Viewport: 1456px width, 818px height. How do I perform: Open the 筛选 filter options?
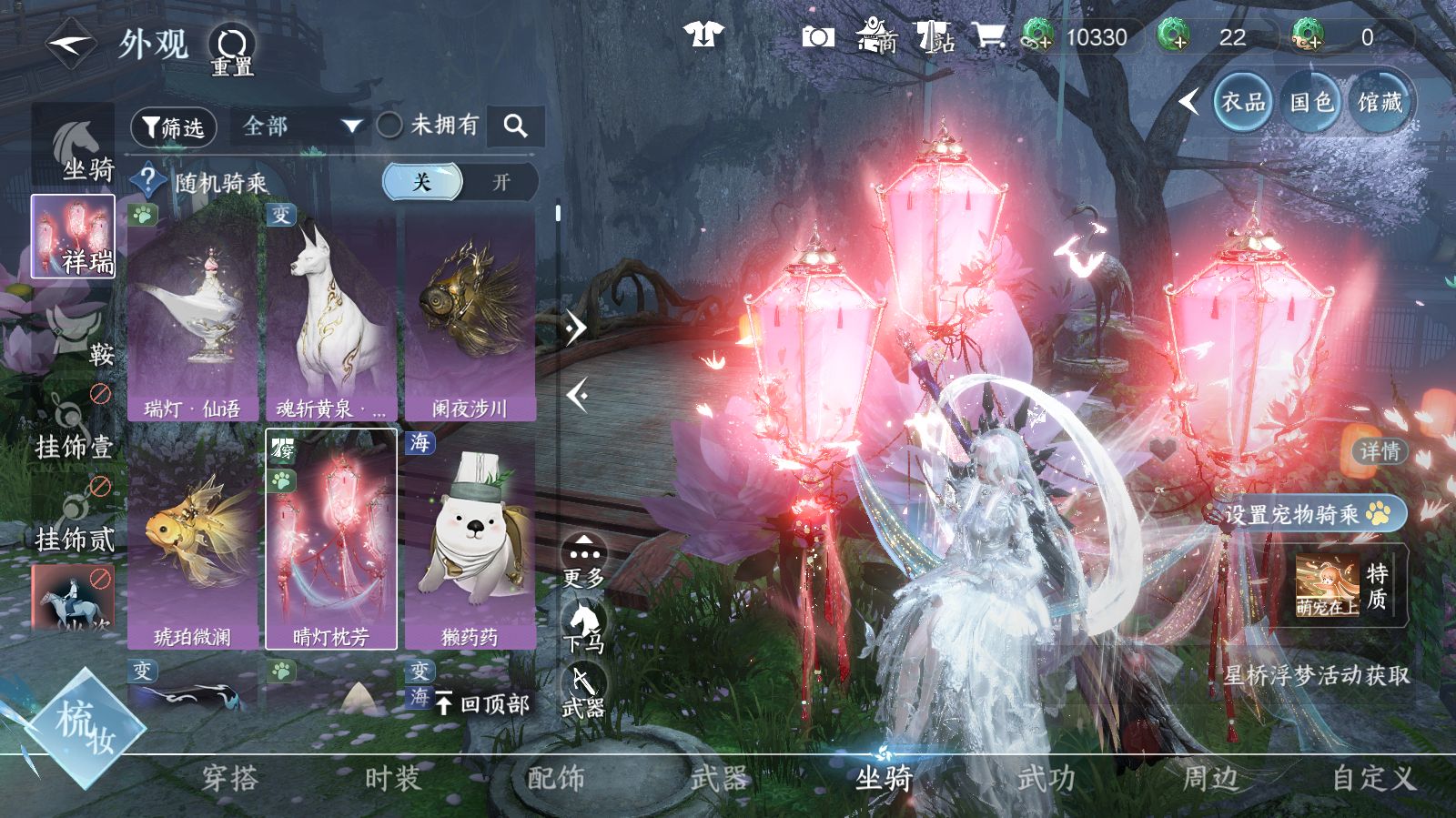point(173,127)
